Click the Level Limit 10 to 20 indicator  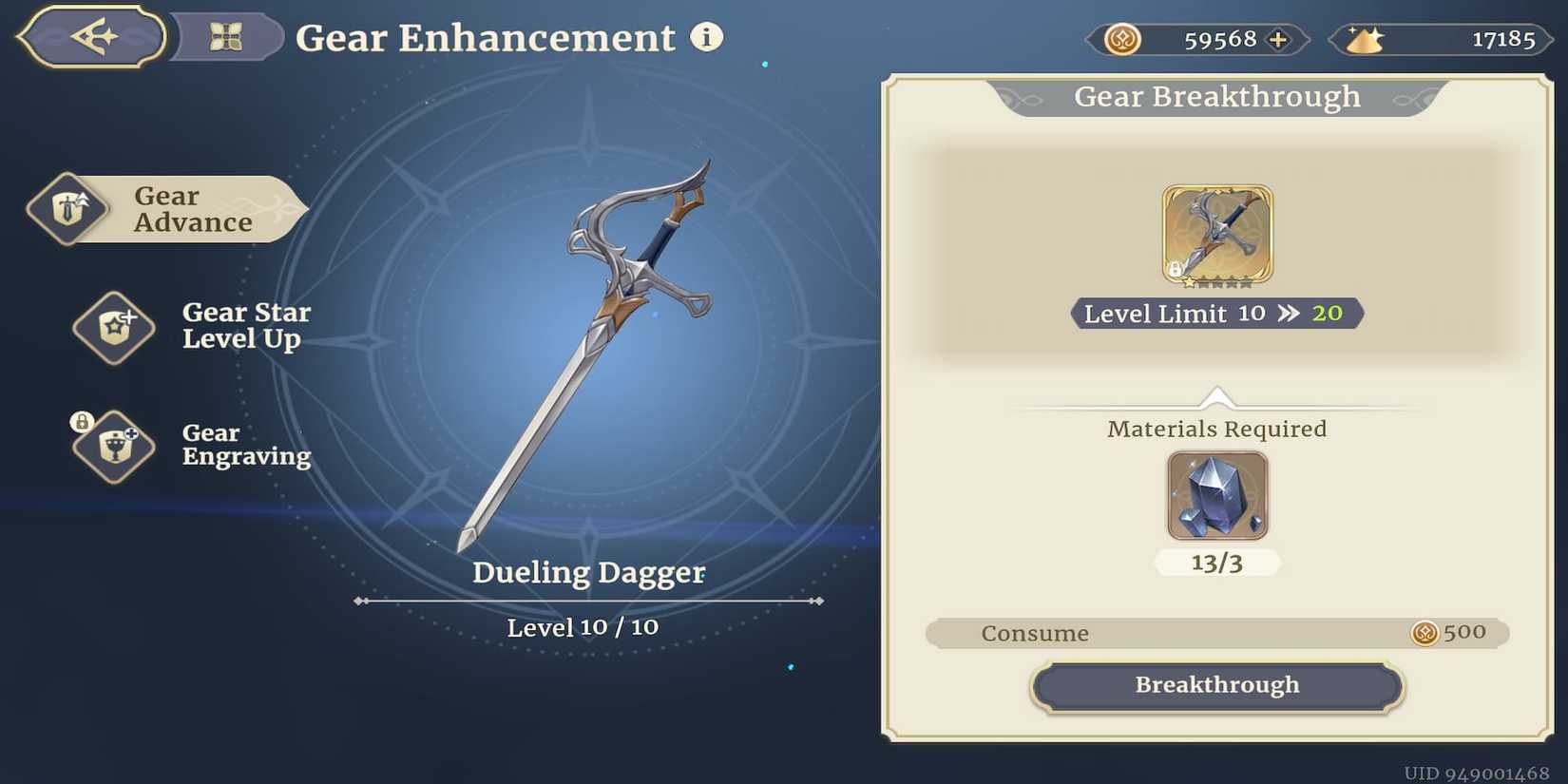pos(1217,314)
